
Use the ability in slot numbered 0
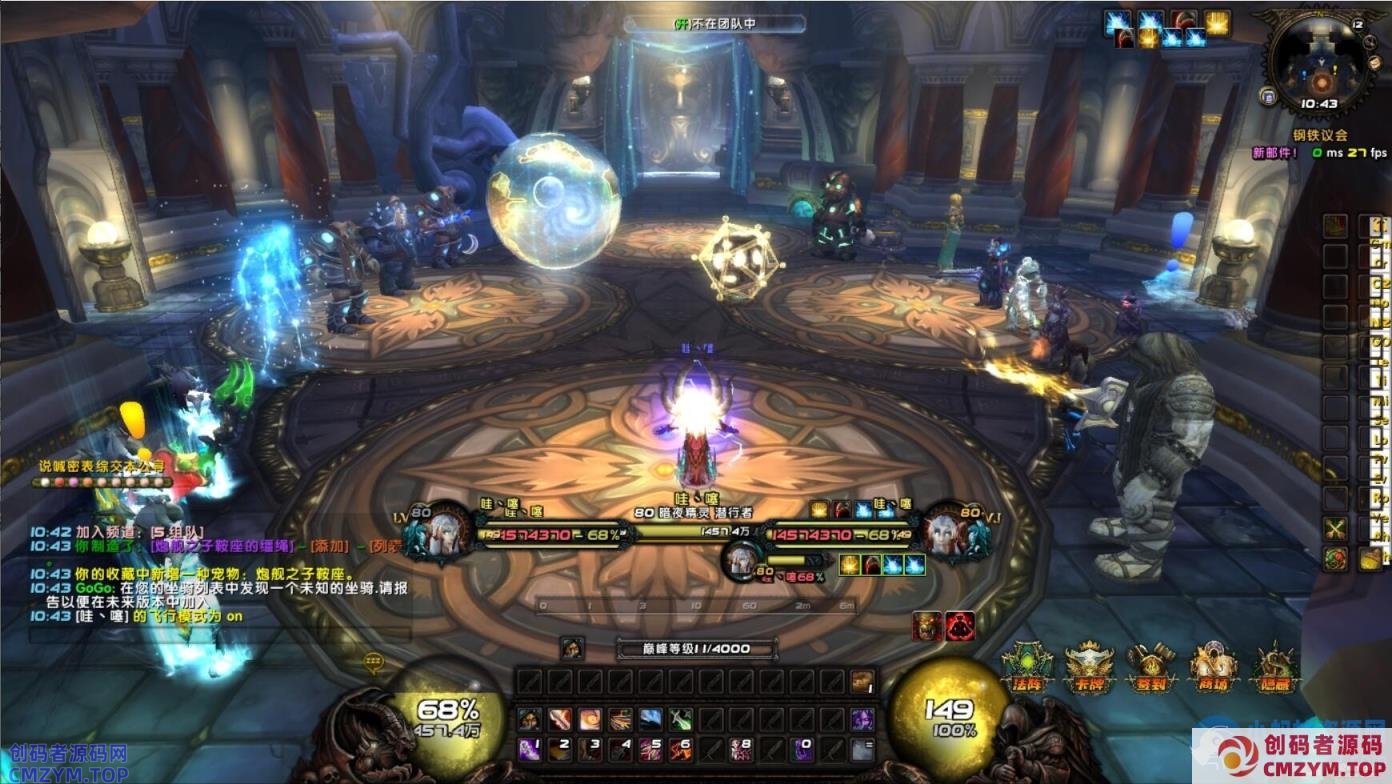pos(801,748)
